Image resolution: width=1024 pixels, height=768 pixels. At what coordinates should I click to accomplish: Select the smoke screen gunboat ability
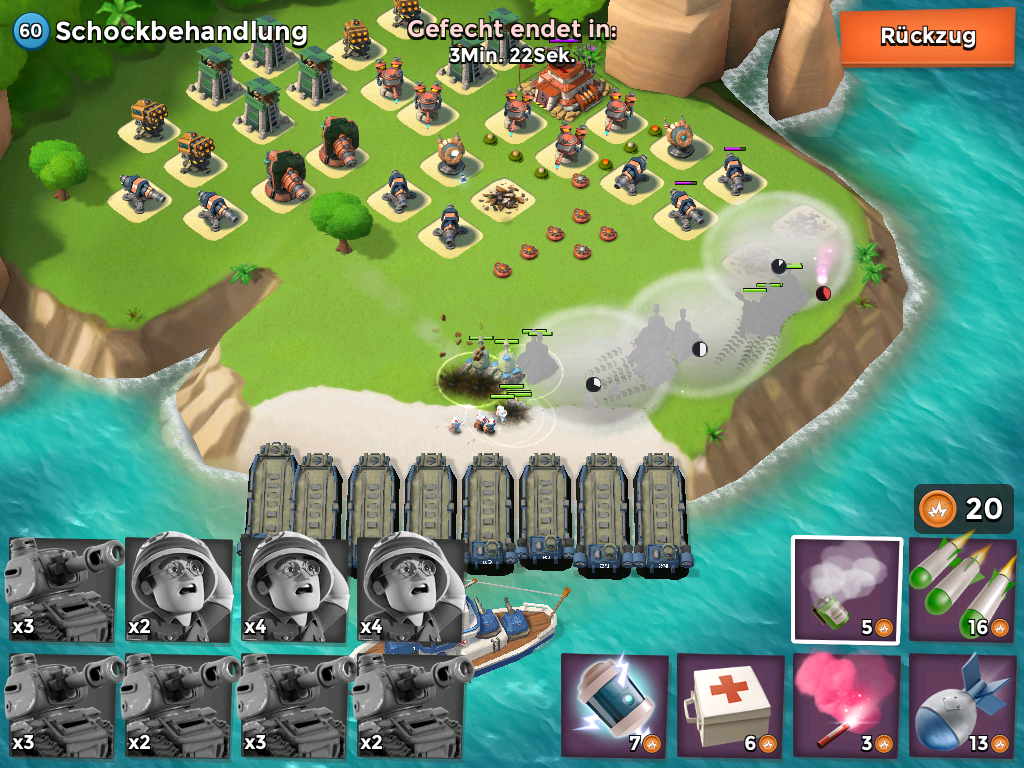[846, 590]
